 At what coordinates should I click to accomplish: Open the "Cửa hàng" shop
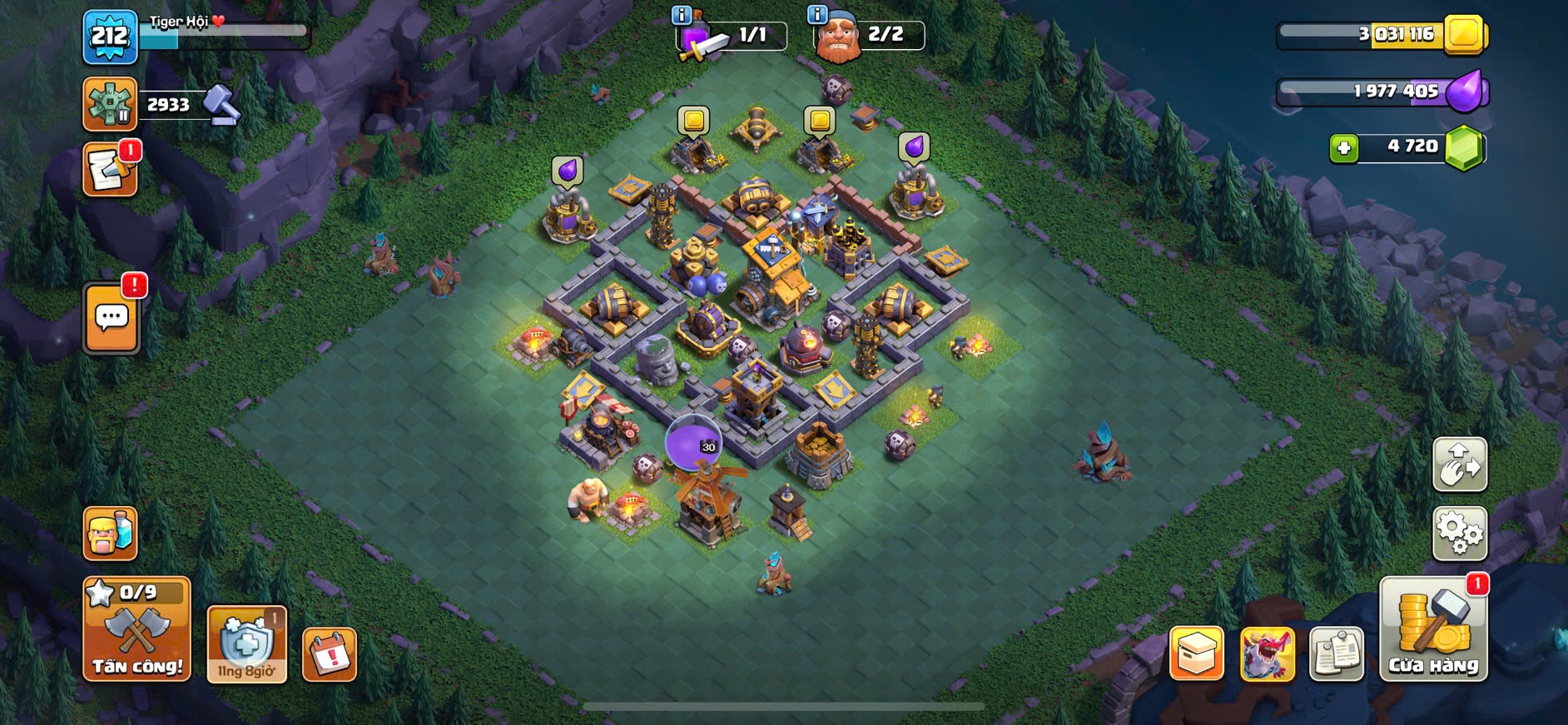tap(1433, 630)
